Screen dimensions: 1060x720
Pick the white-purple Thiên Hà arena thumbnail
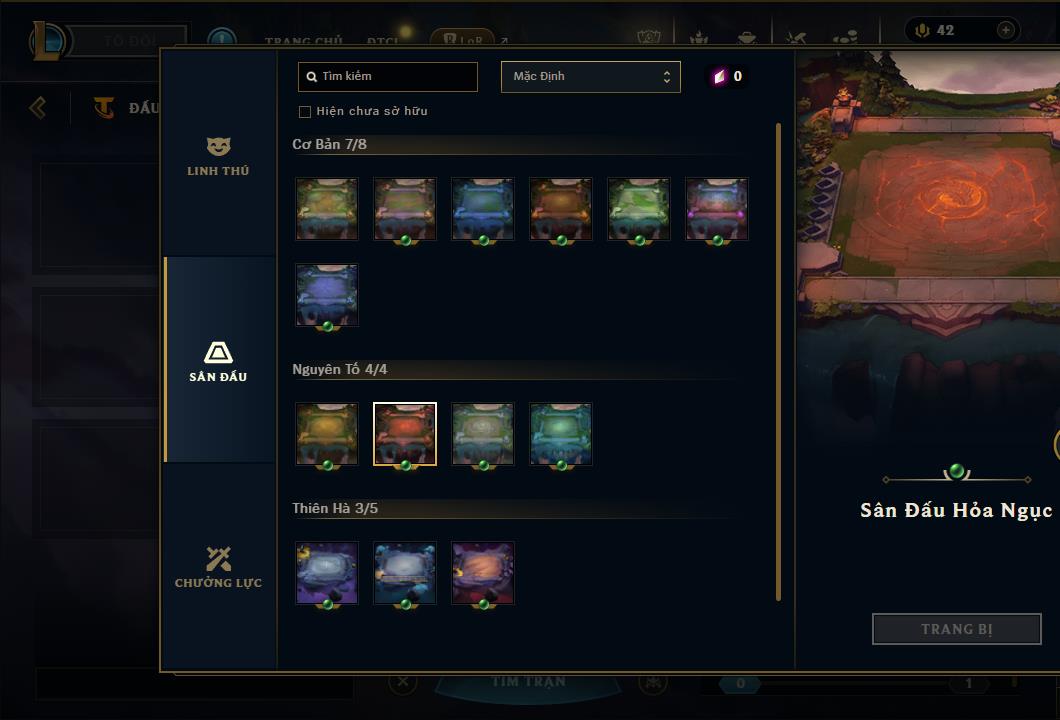(327, 573)
